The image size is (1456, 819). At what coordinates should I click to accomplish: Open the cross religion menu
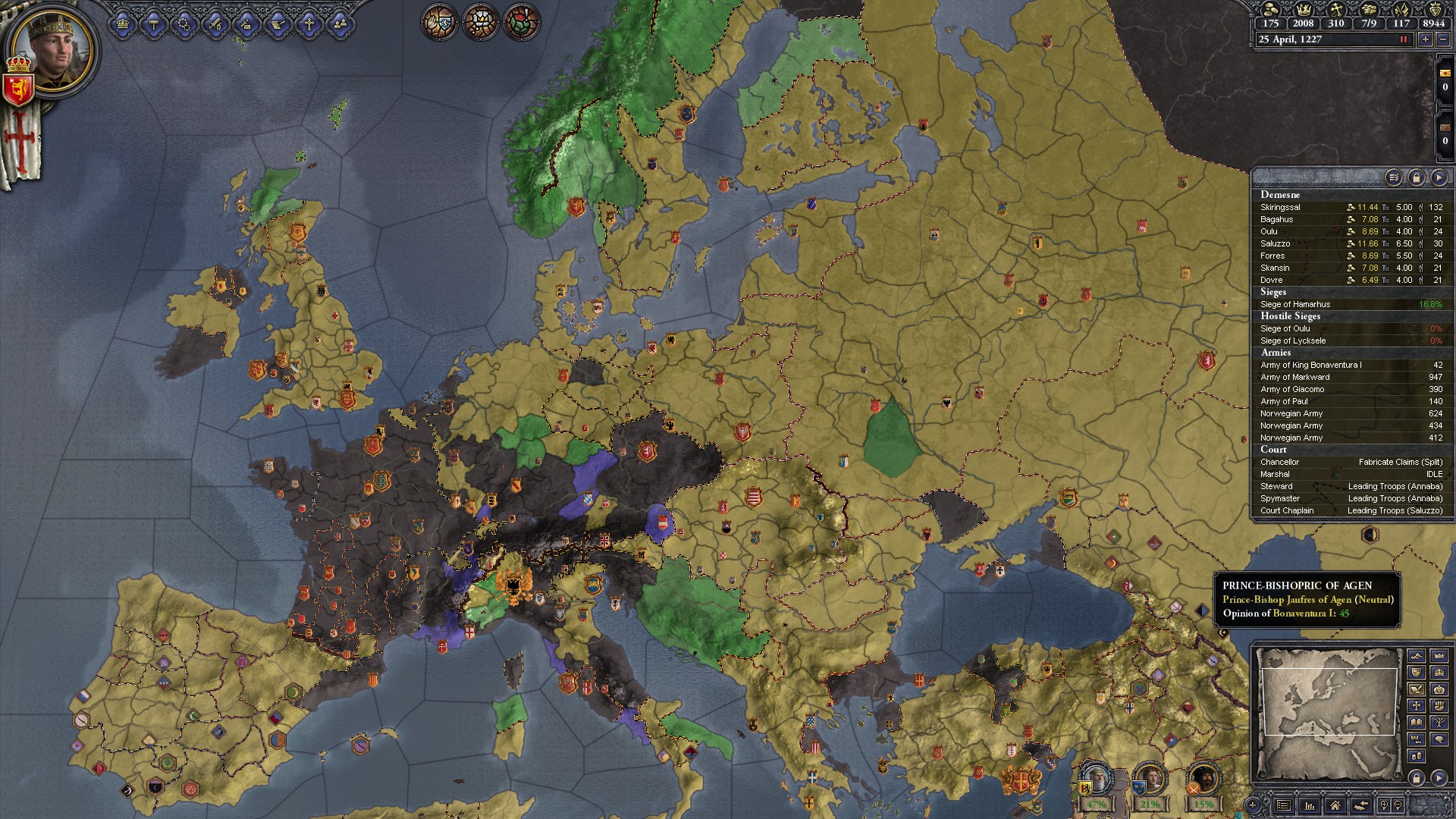pos(309,24)
